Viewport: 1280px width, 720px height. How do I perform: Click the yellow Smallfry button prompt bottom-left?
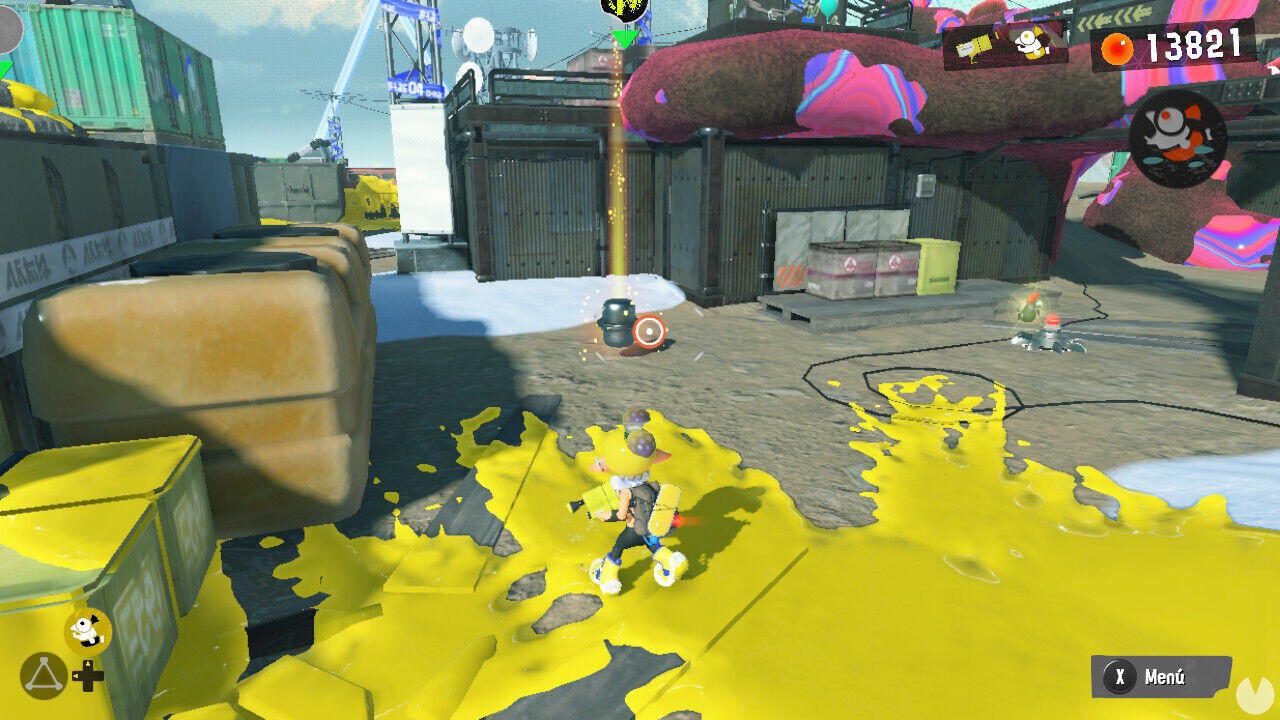click(x=86, y=628)
